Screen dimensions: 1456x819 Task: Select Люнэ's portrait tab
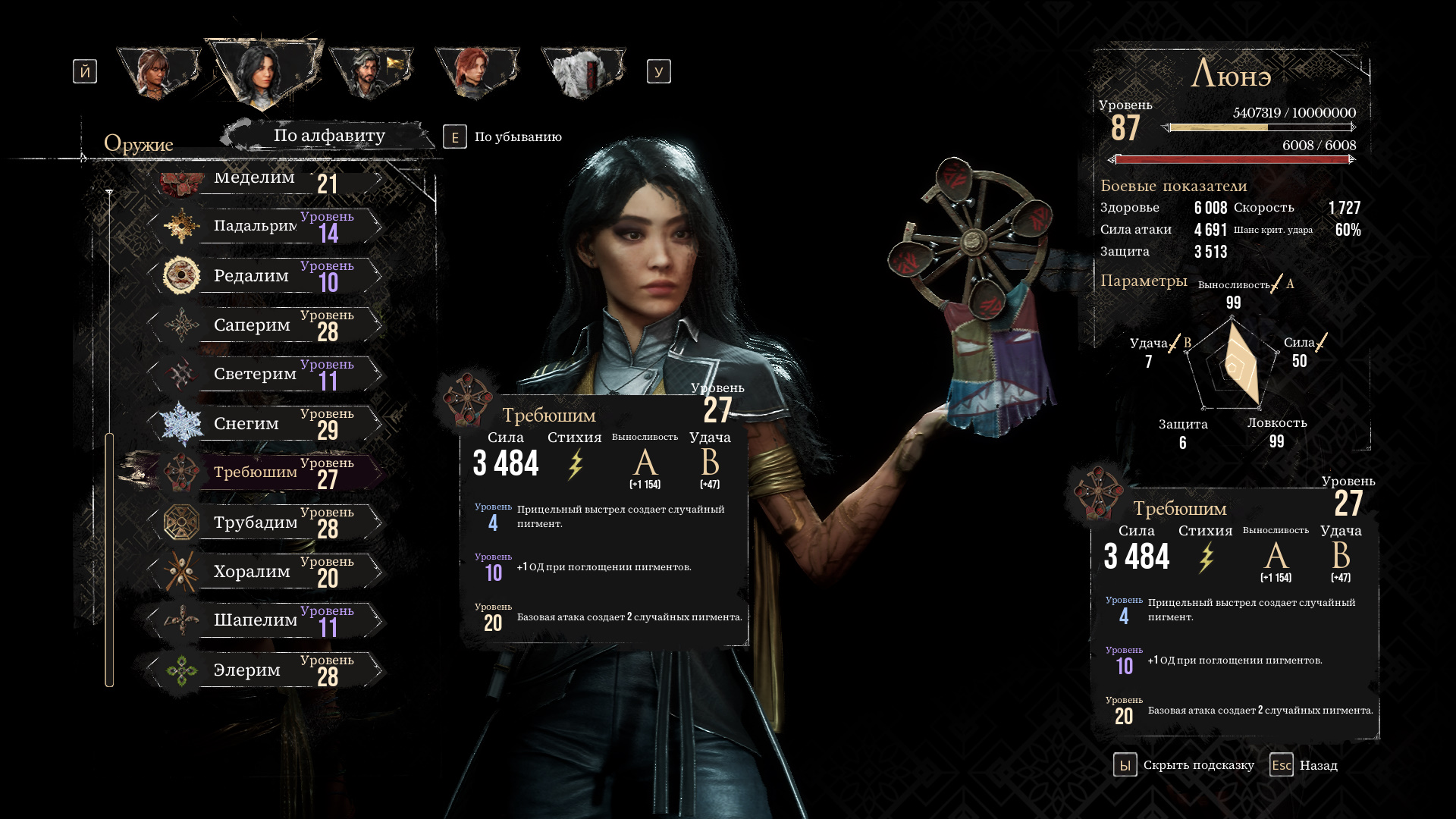(x=262, y=72)
